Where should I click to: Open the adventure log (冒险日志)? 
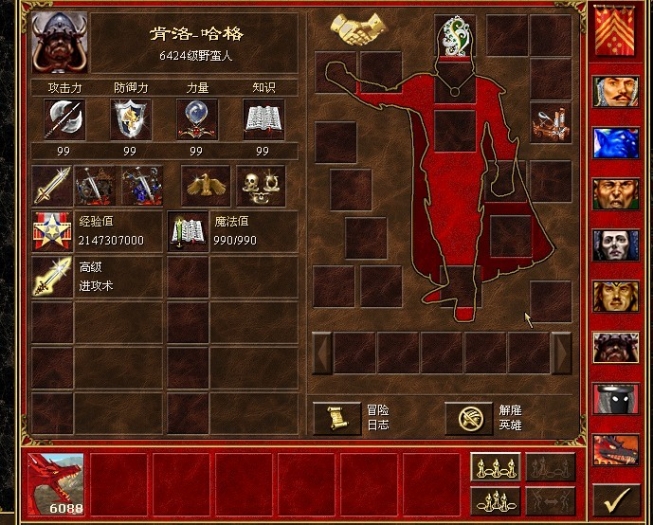(x=336, y=417)
